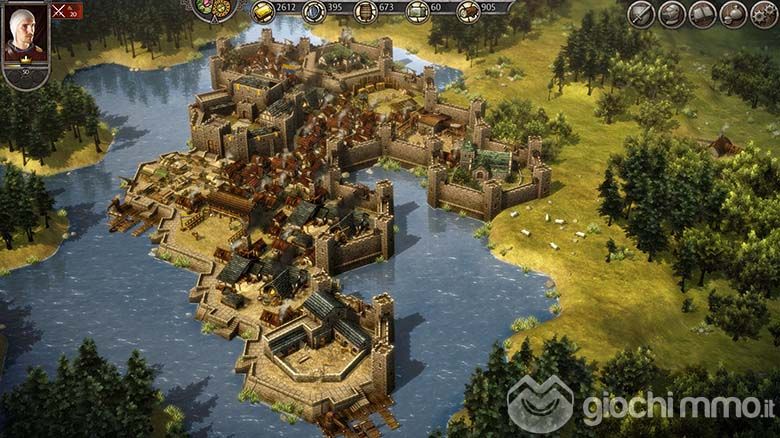Select the hero portrait
Image resolution: width=780 pixels, height=438 pixels.
[x=25, y=37]
